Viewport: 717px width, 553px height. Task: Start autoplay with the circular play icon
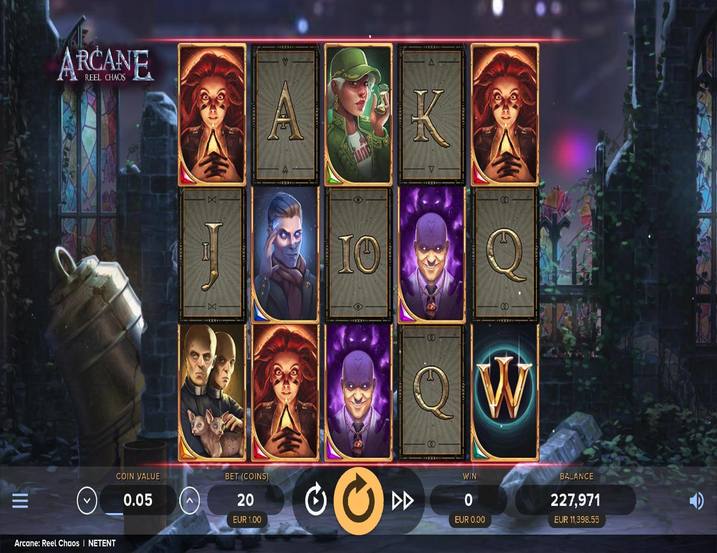point(316,500)
